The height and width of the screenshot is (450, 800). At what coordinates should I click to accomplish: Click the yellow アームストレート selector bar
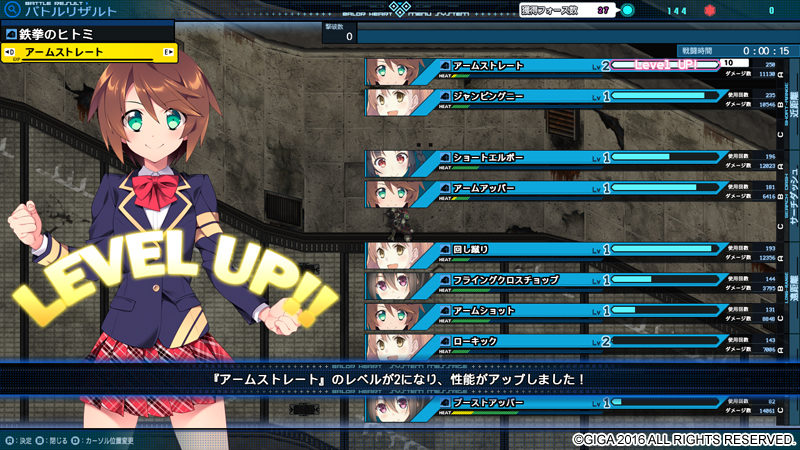(x=90, y=52)
